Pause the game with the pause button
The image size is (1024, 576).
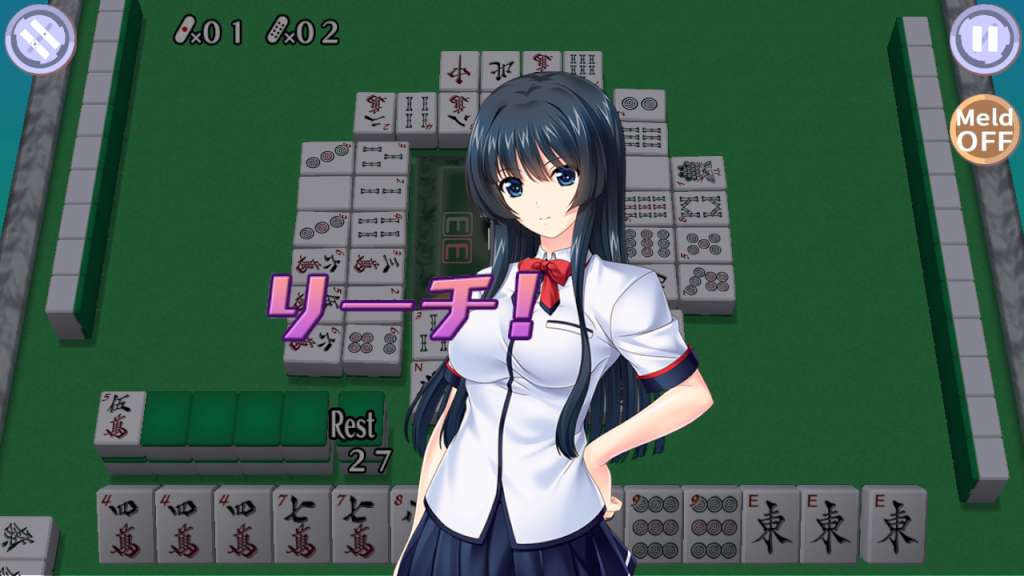coord(984,39)
